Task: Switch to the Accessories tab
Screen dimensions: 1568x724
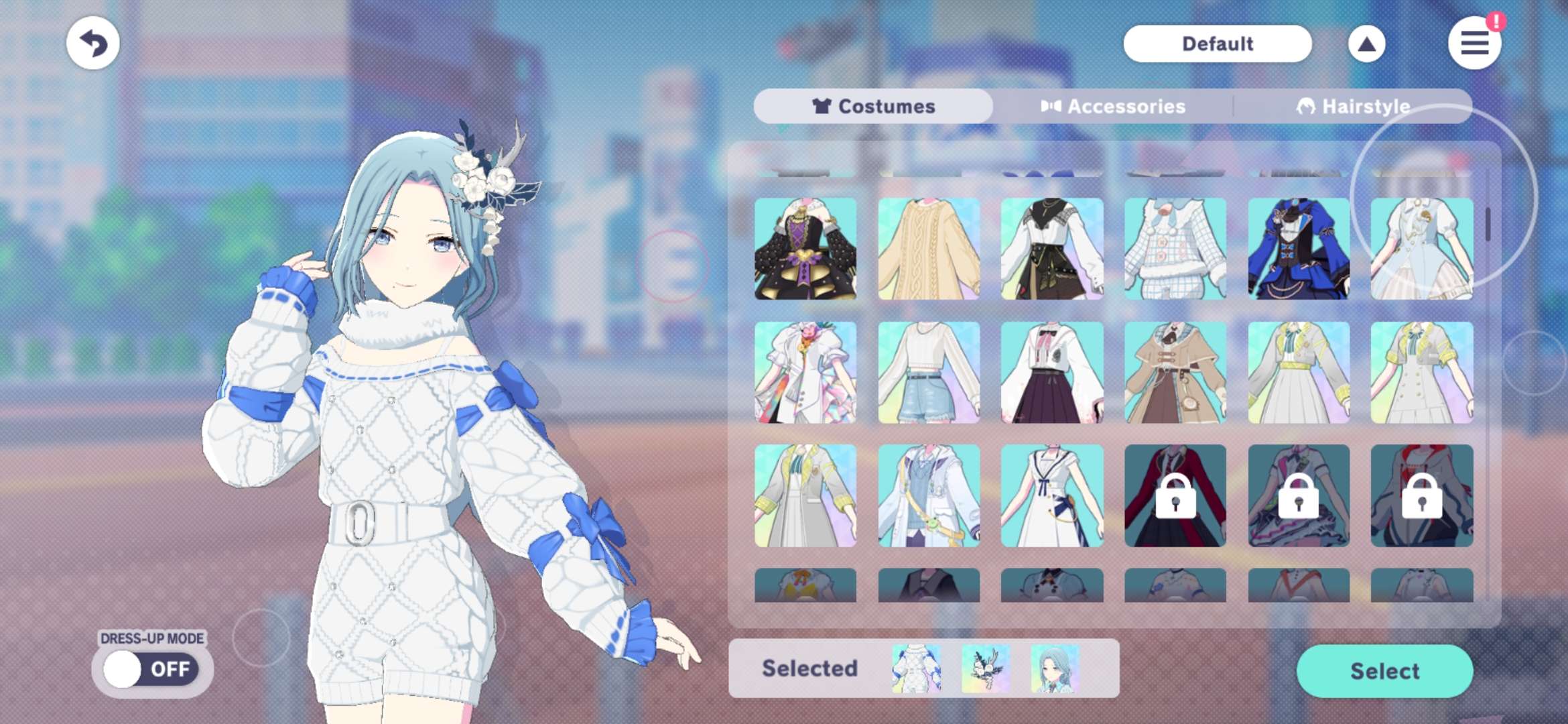Action: (x=1113, y=107)
